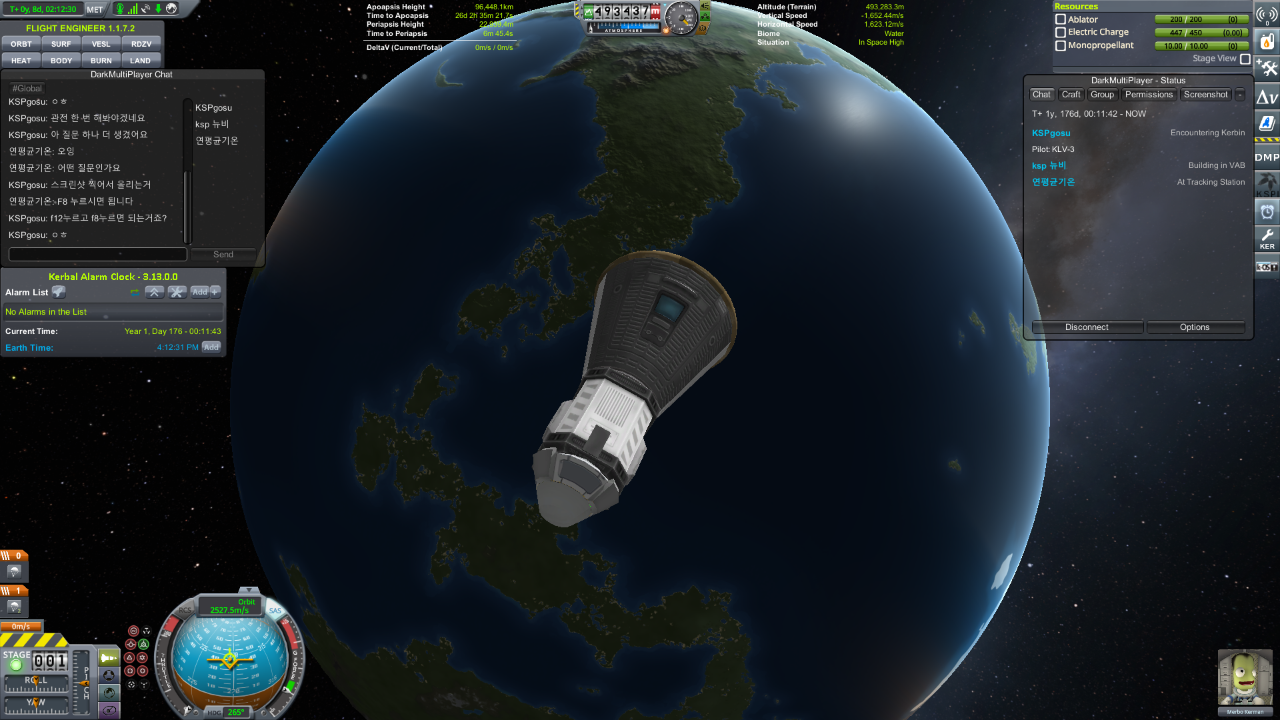Toggle the DMP toolbar button
The height and width of the screenshot is (720, 1280).
click(1267, 157)
